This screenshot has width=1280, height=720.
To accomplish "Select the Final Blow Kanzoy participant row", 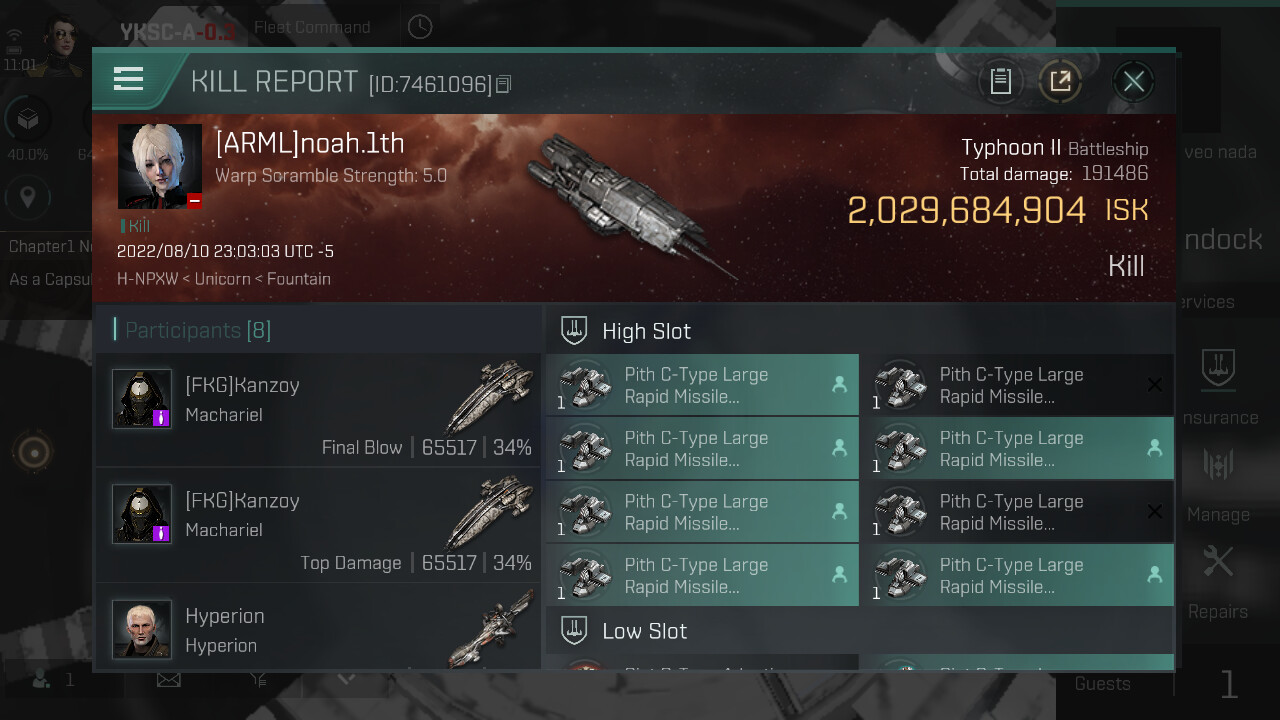I will point(318,410).
